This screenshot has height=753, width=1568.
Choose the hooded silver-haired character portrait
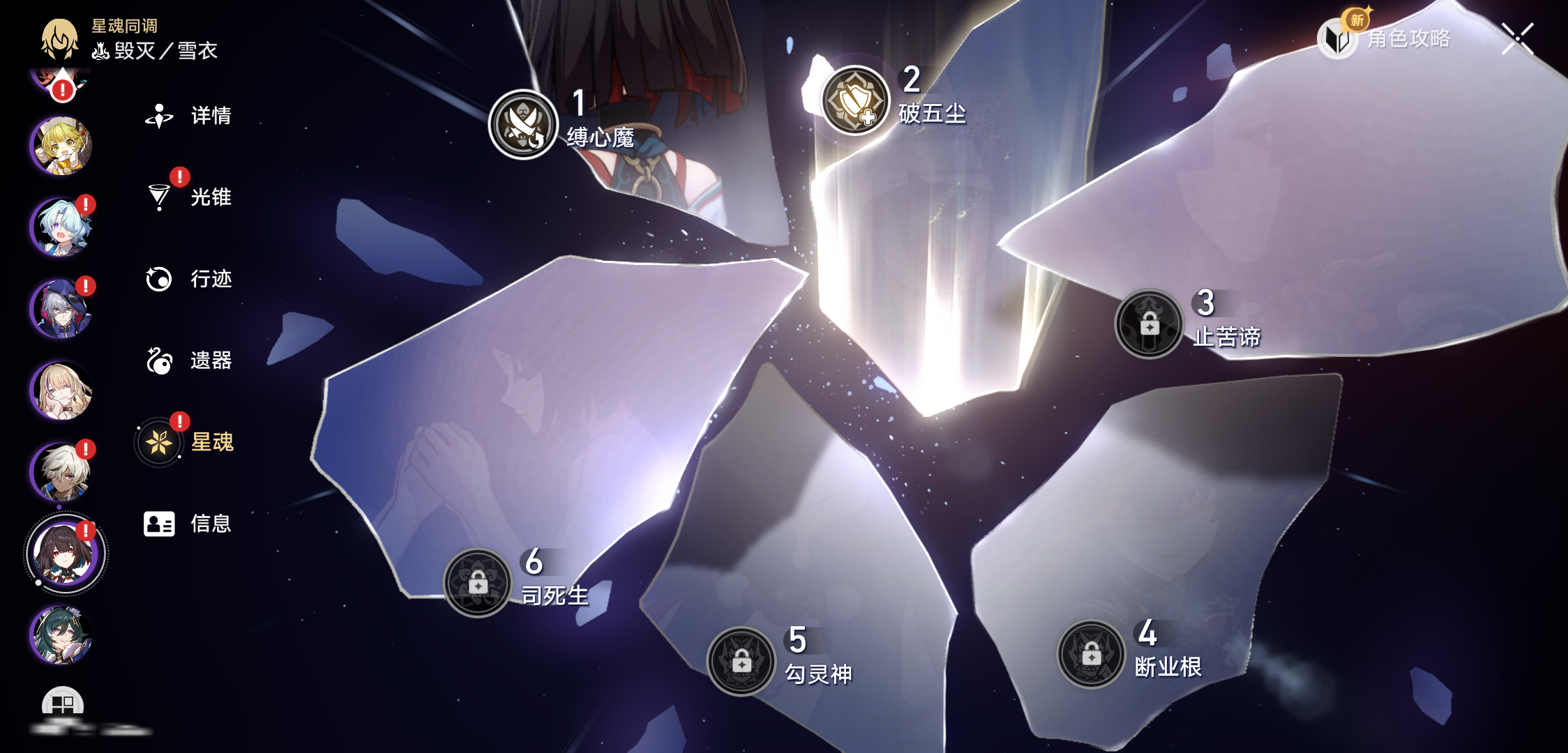click(61, 309)
